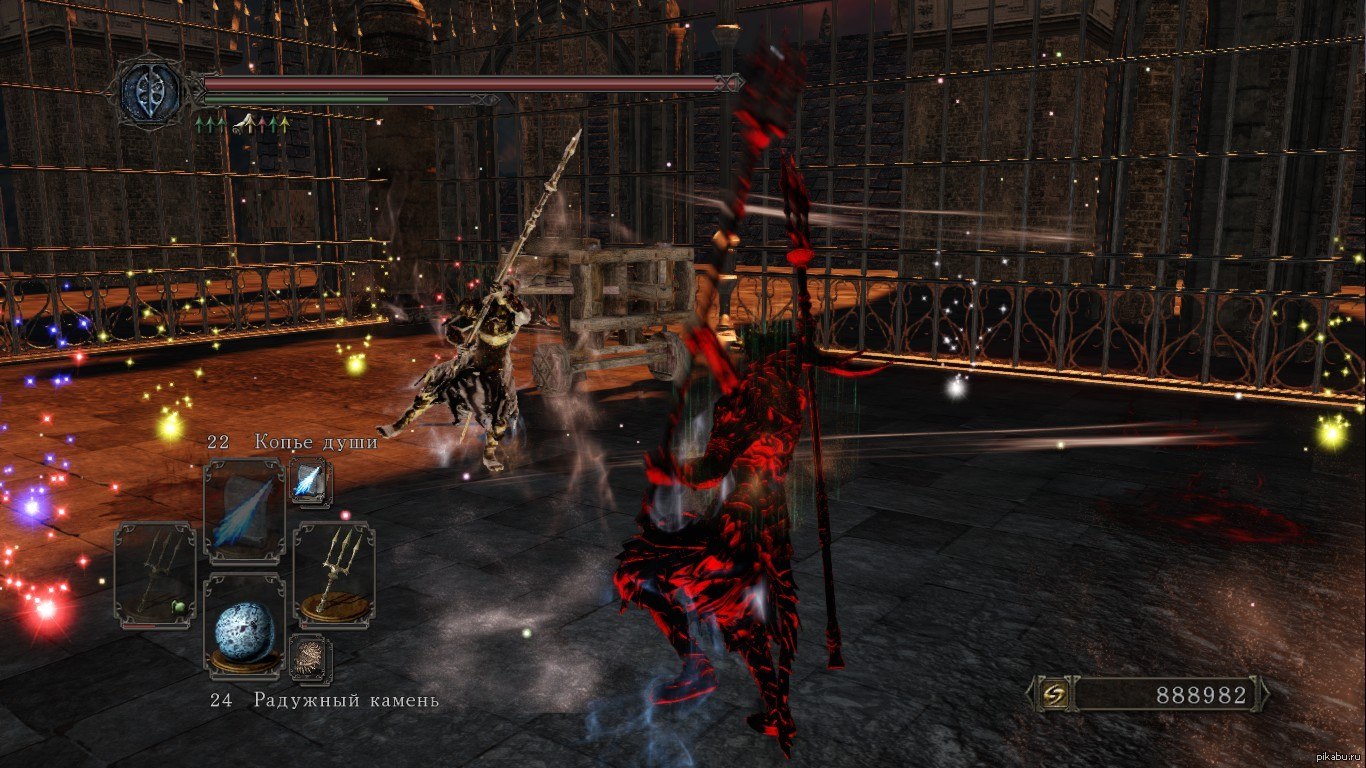Screen dimensions: 1366x768
Task: Click the small queued blue spell icon
Action: (307, 481)
